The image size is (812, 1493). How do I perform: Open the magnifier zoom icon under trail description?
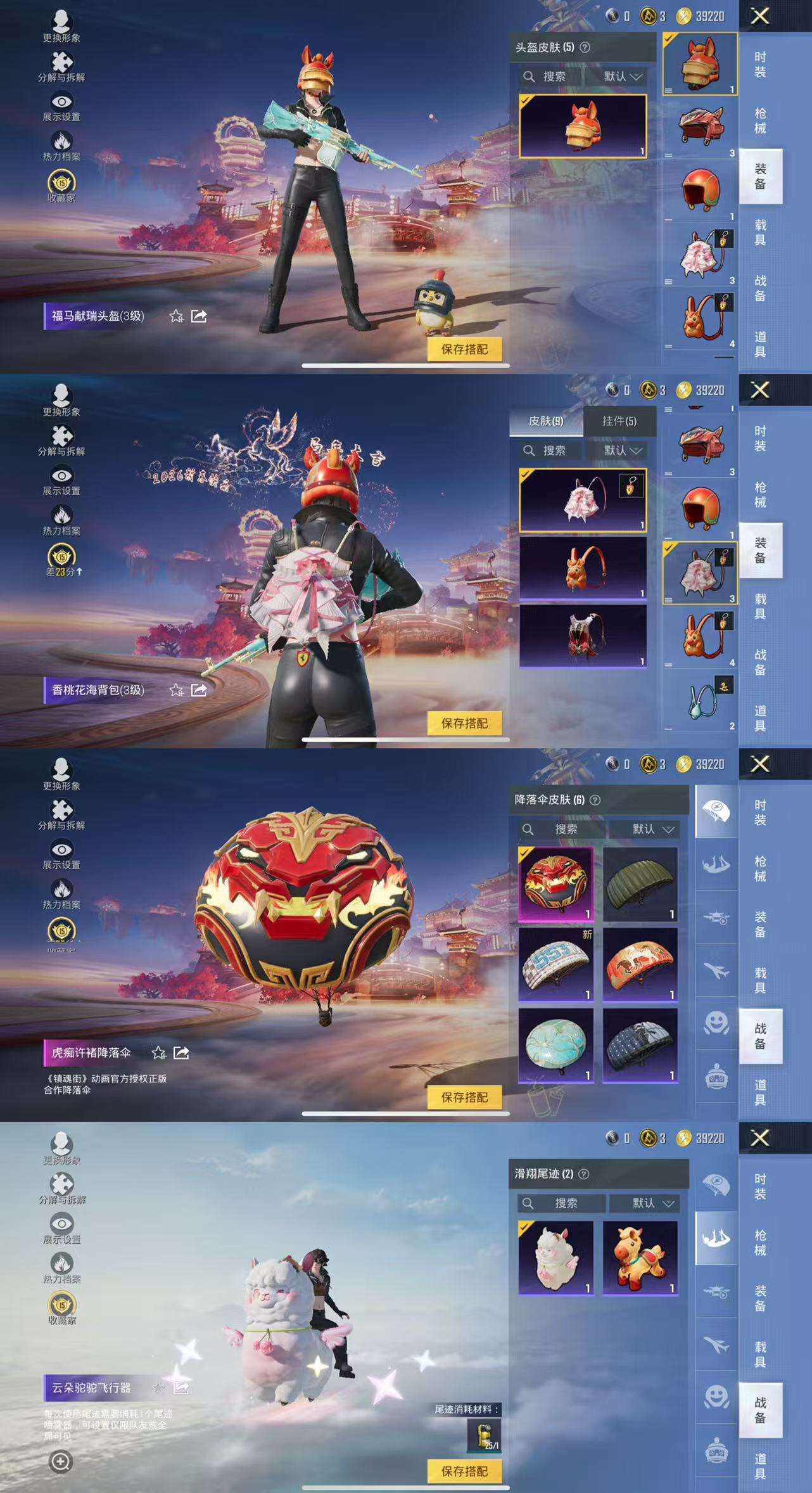(61, 1462)
